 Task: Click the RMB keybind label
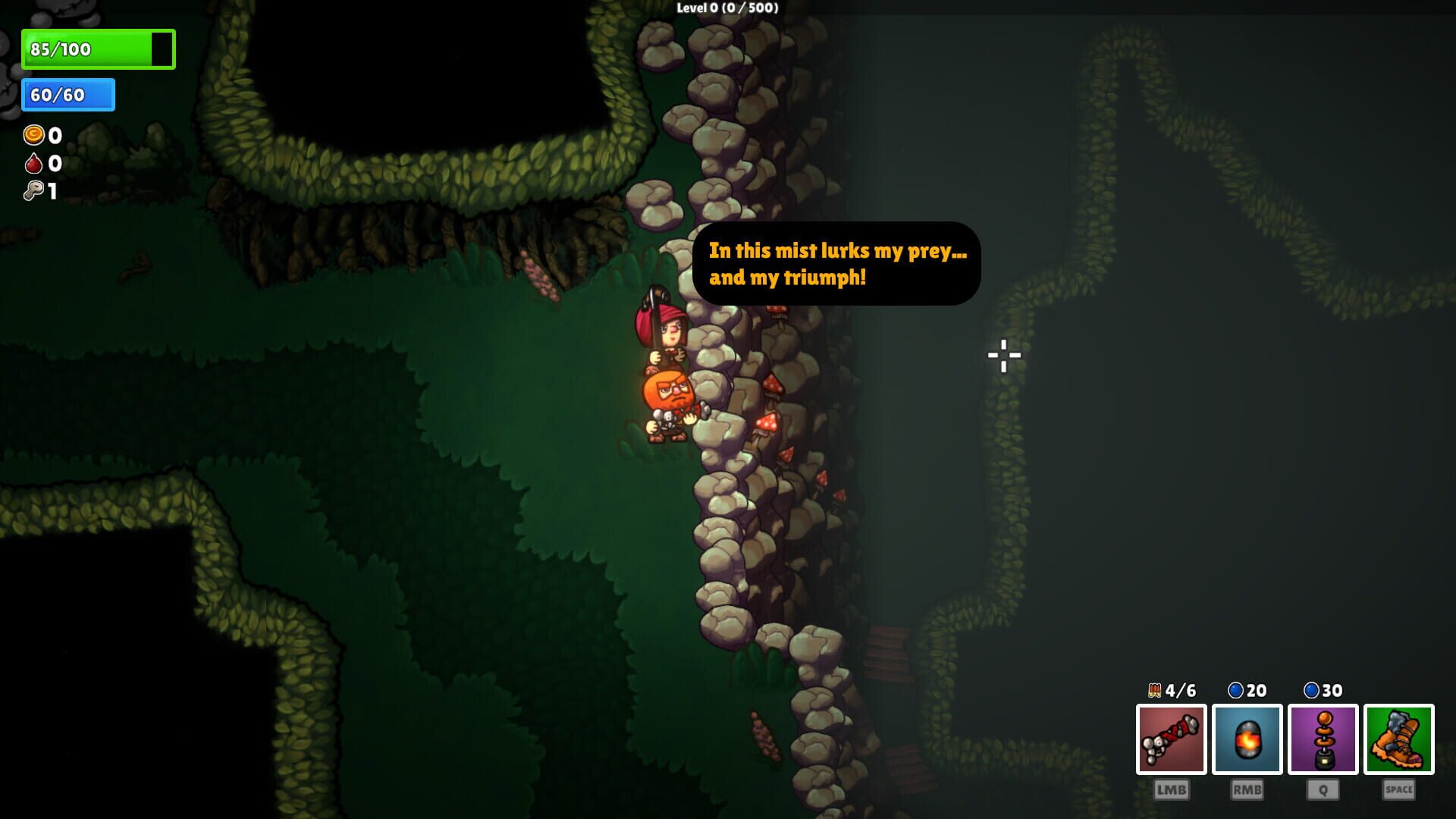[x=1247, y=789]
